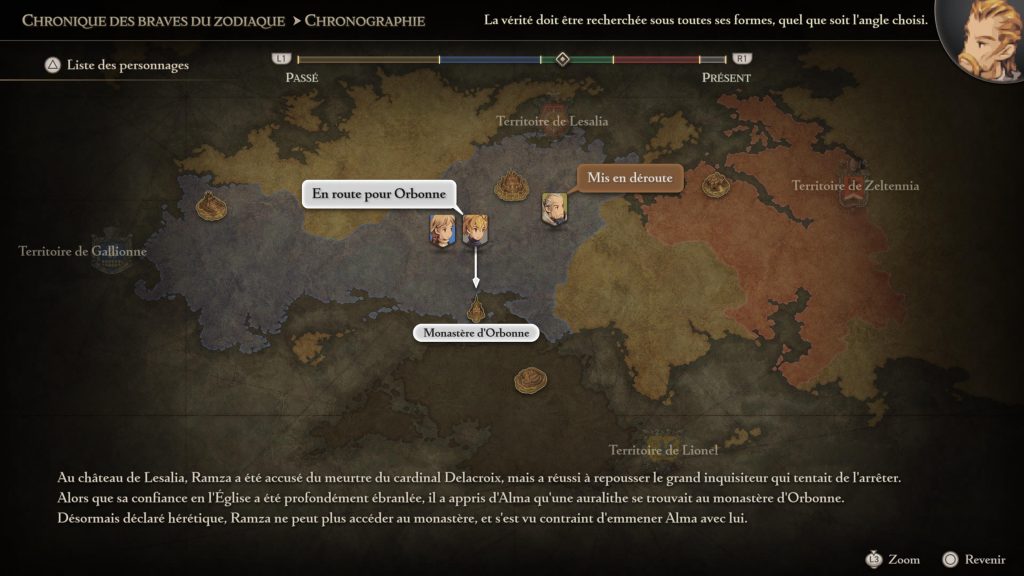Select the Lesalia castle map marker

point(514,185)
